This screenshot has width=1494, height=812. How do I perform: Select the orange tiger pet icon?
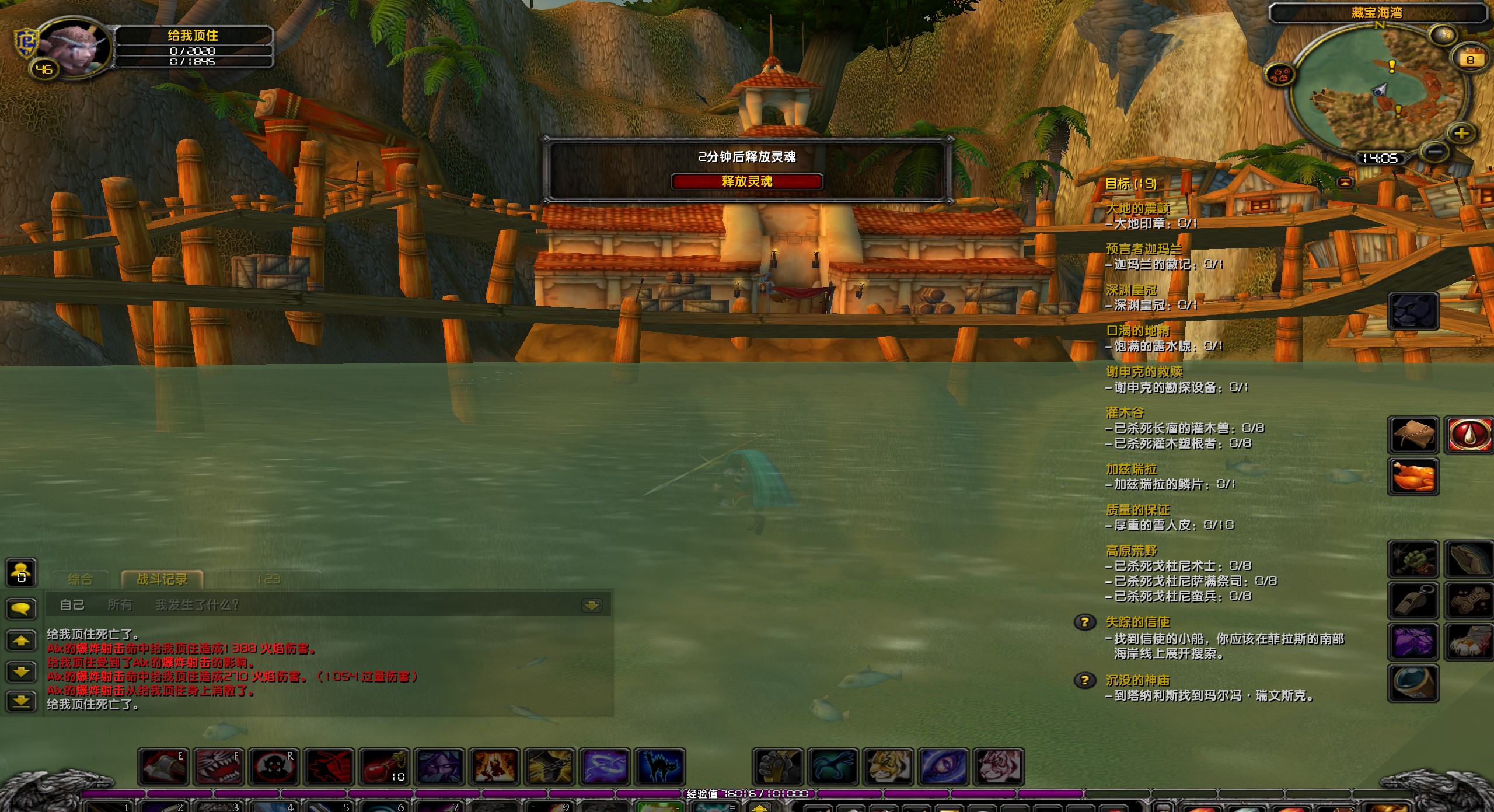tap(888, 766)
